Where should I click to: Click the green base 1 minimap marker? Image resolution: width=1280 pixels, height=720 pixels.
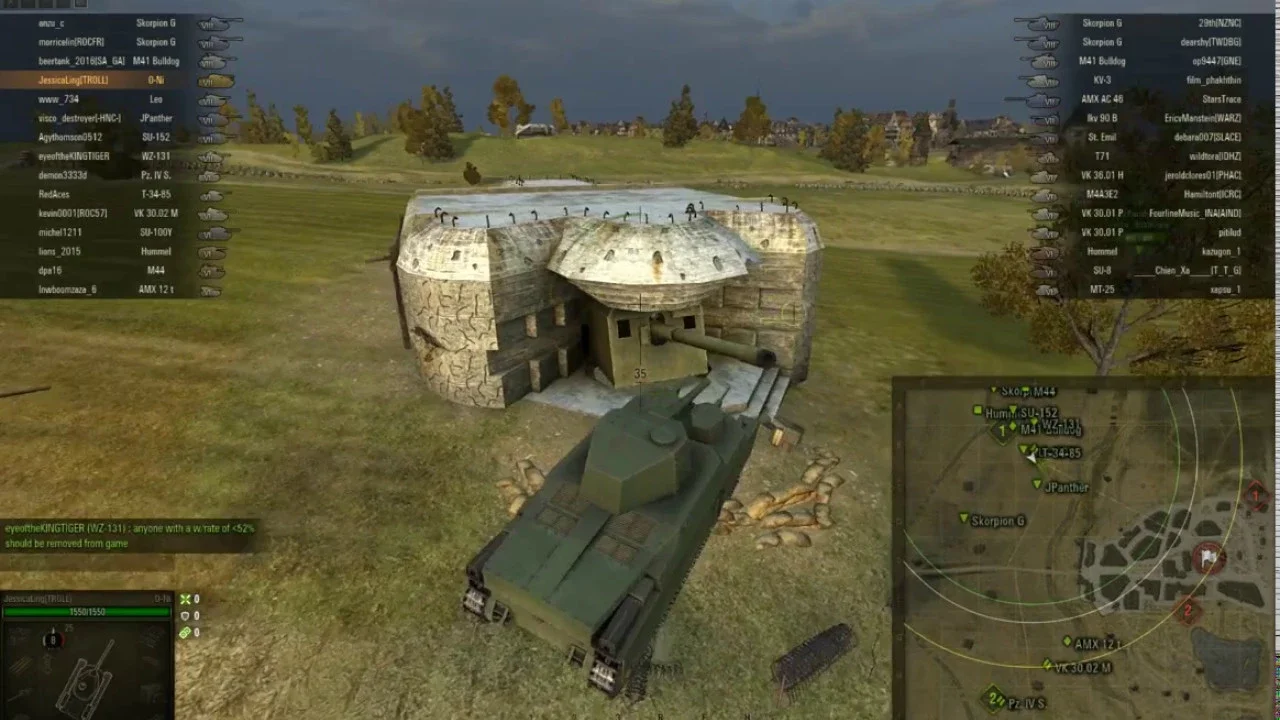click(x=1001, y=432)
